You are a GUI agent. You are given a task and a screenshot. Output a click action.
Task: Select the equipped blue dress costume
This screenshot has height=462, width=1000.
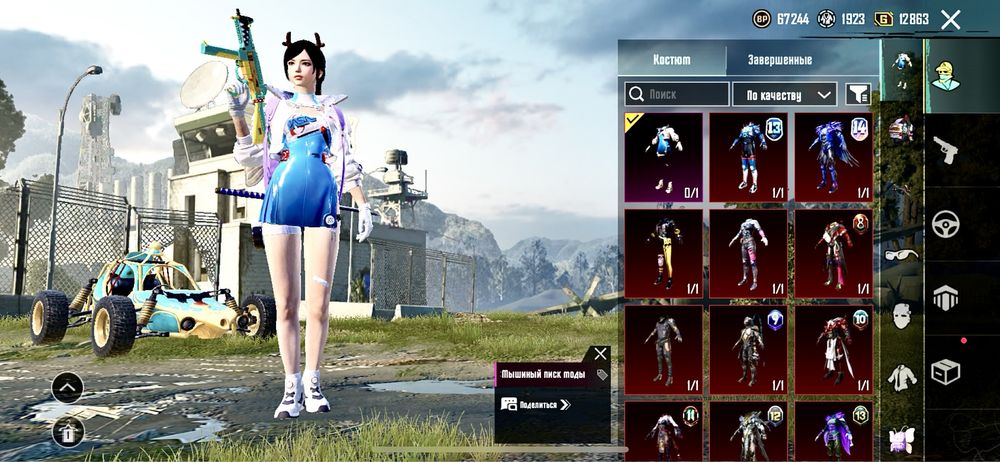click(x=663, y=155)
